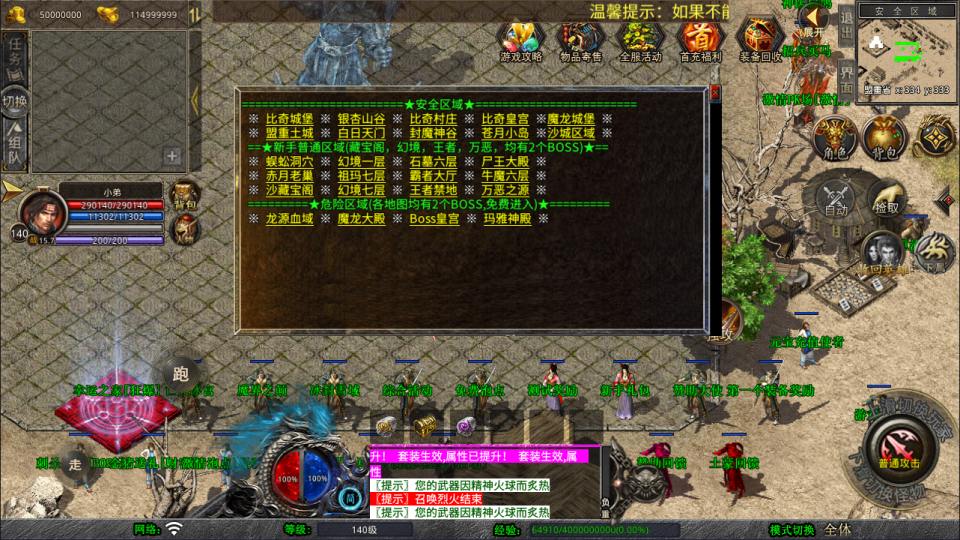Select the 王者禁地 map link

432,190
